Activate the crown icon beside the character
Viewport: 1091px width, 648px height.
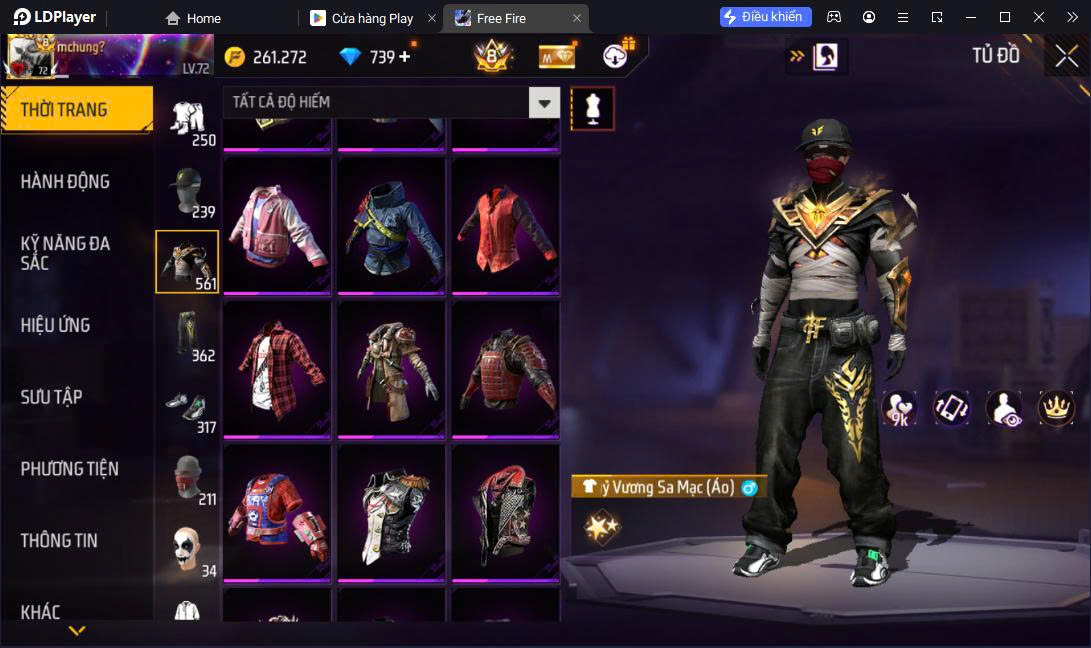[1056, 407]
